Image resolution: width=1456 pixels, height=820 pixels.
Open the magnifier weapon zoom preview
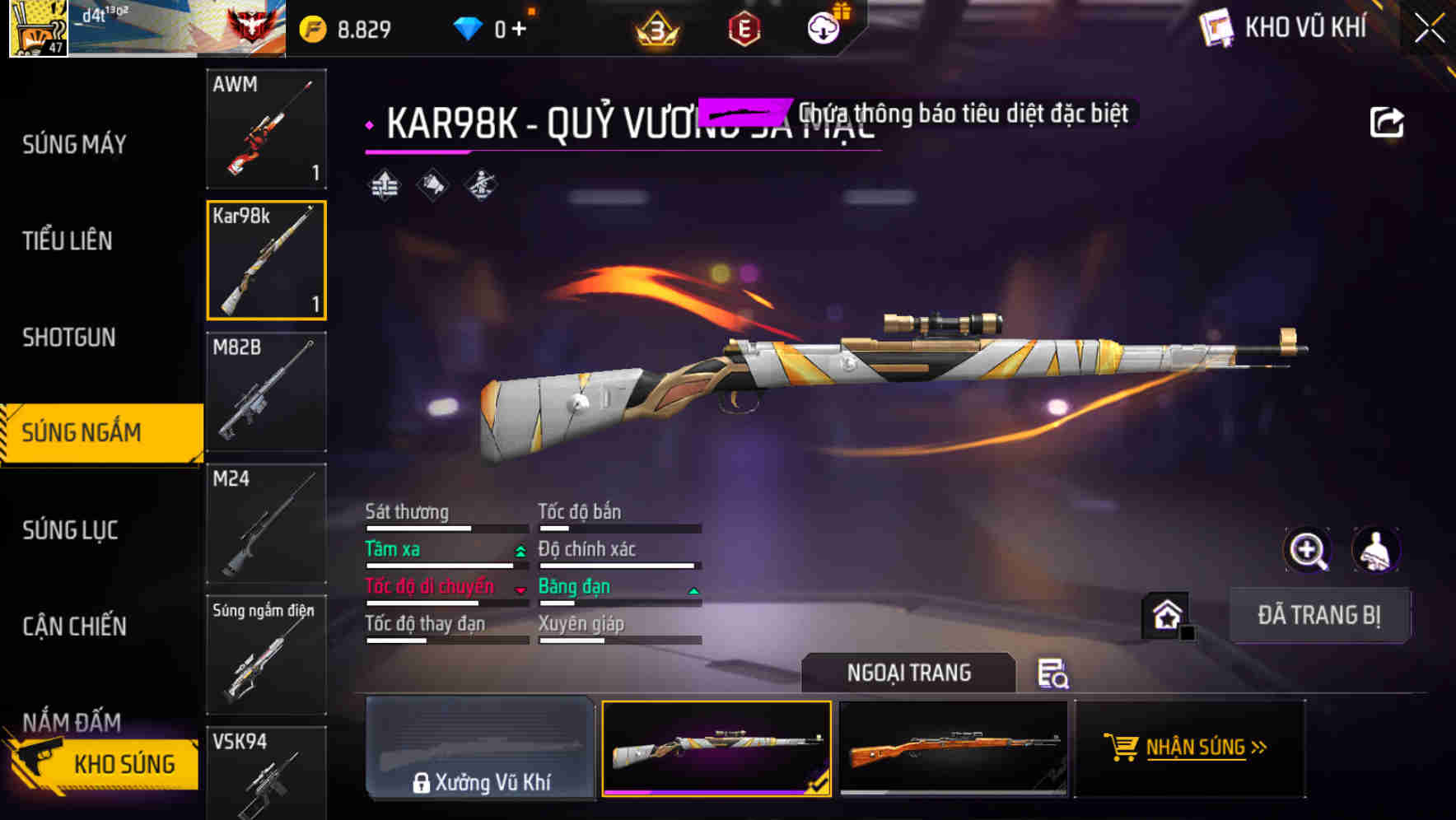click(x=1308, y=550)
